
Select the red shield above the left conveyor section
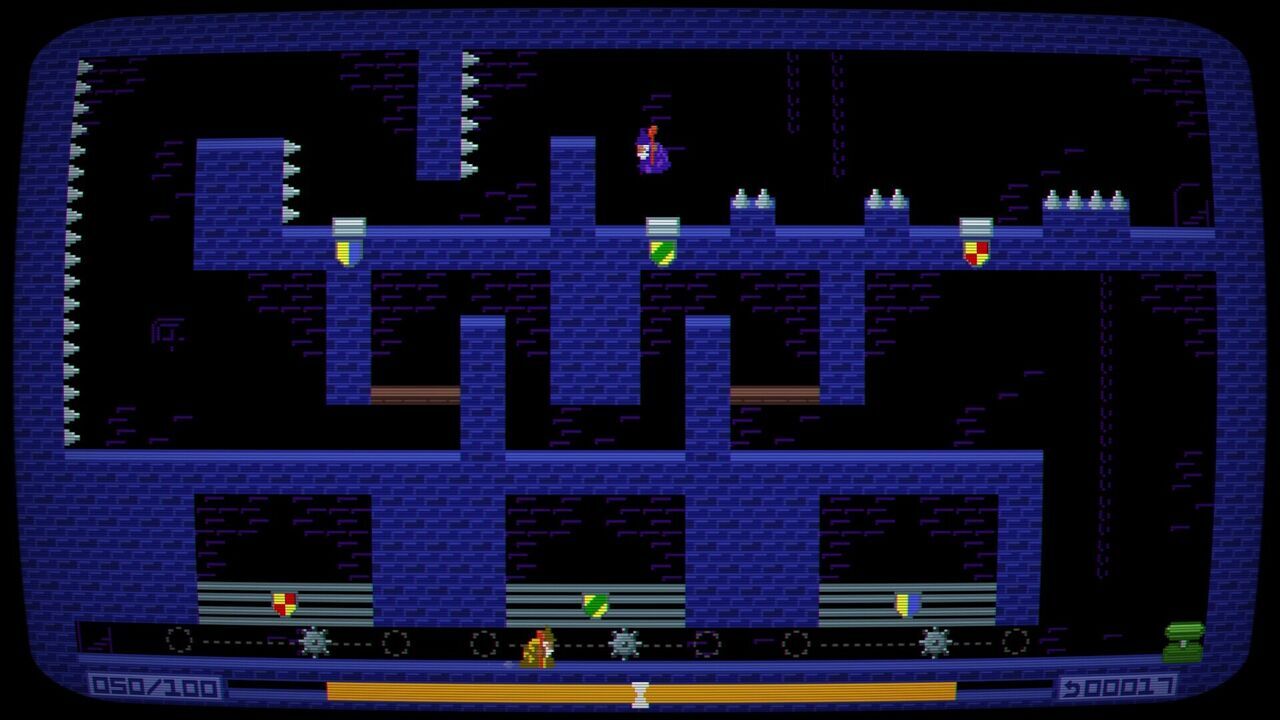[282, 604]
